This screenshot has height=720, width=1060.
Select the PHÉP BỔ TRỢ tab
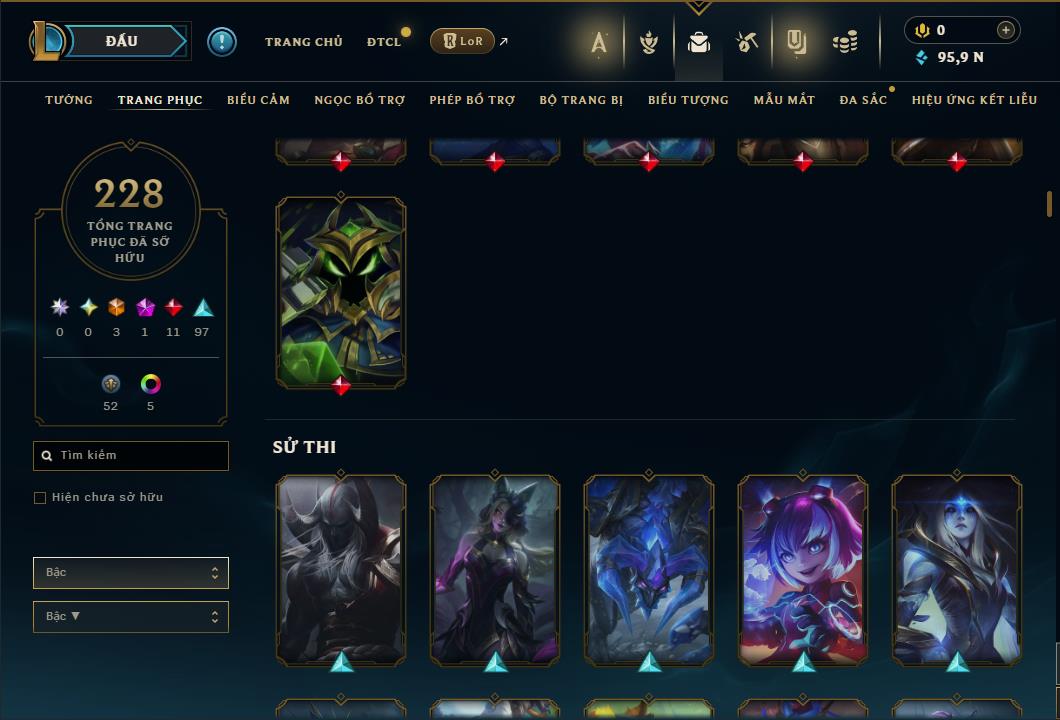click(472, 100)
